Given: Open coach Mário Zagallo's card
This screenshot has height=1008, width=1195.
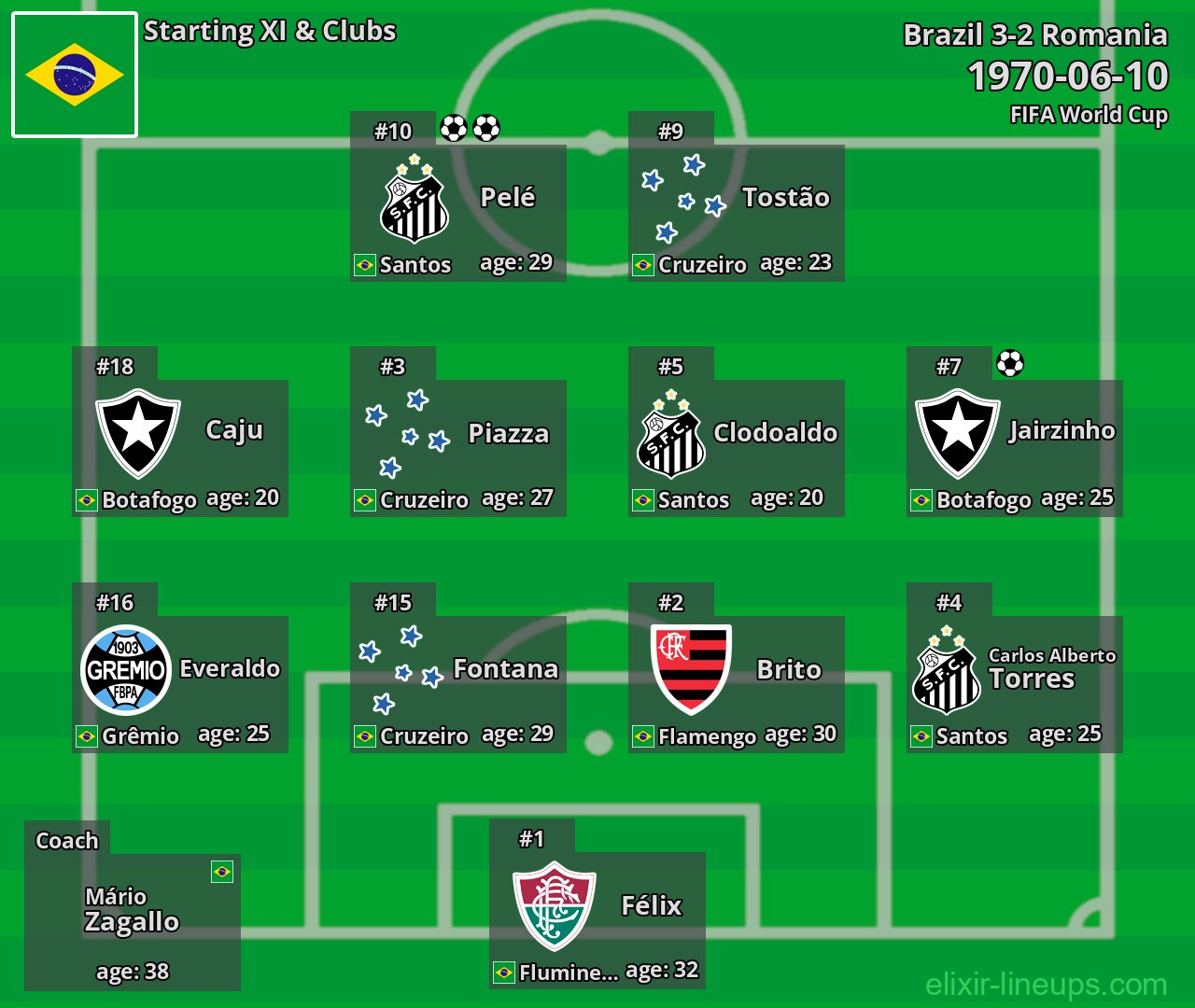Looking at the screenshot, I should [133, 921].
